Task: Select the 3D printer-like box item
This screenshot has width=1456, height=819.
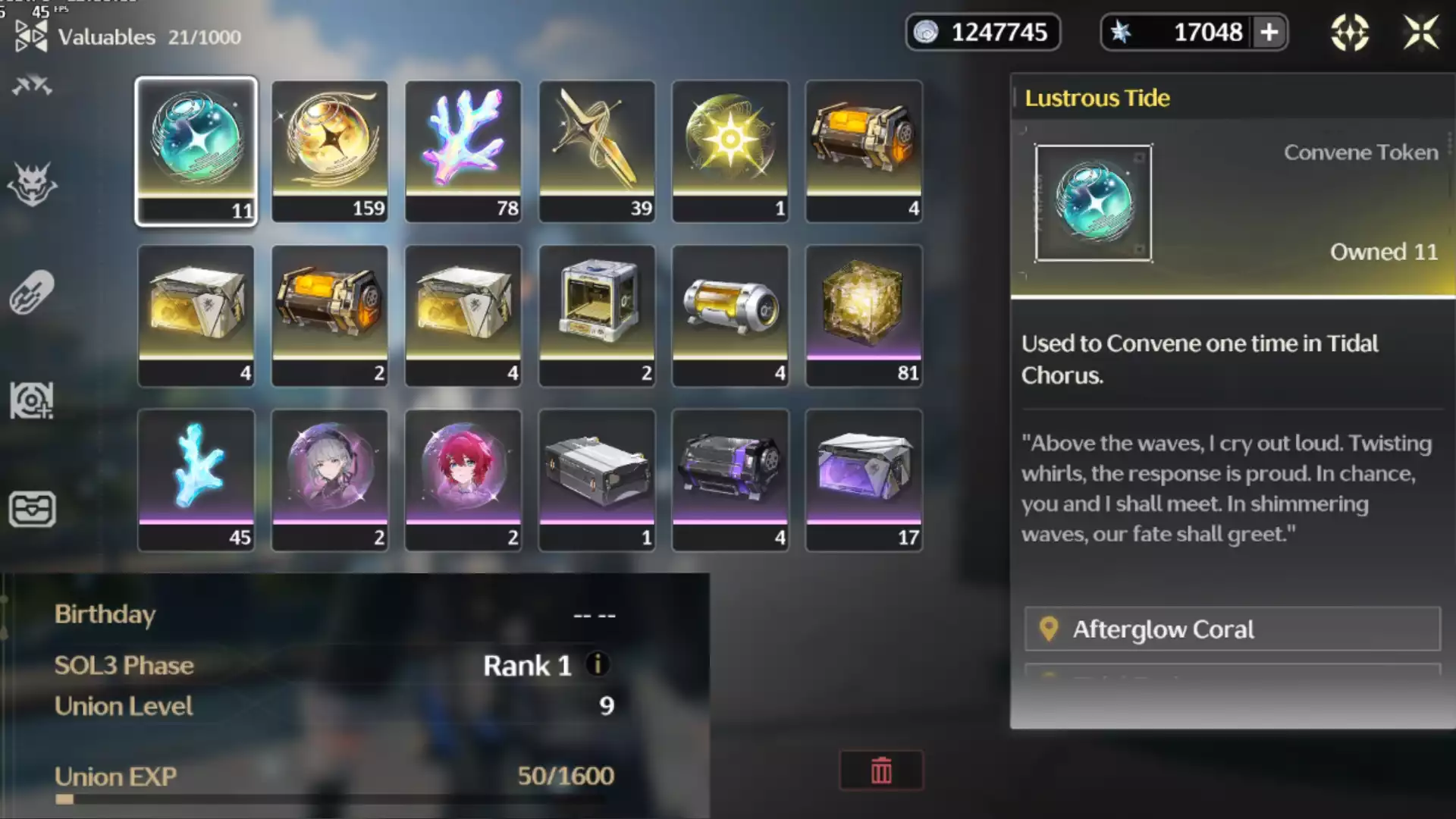Action: (597, 315)
